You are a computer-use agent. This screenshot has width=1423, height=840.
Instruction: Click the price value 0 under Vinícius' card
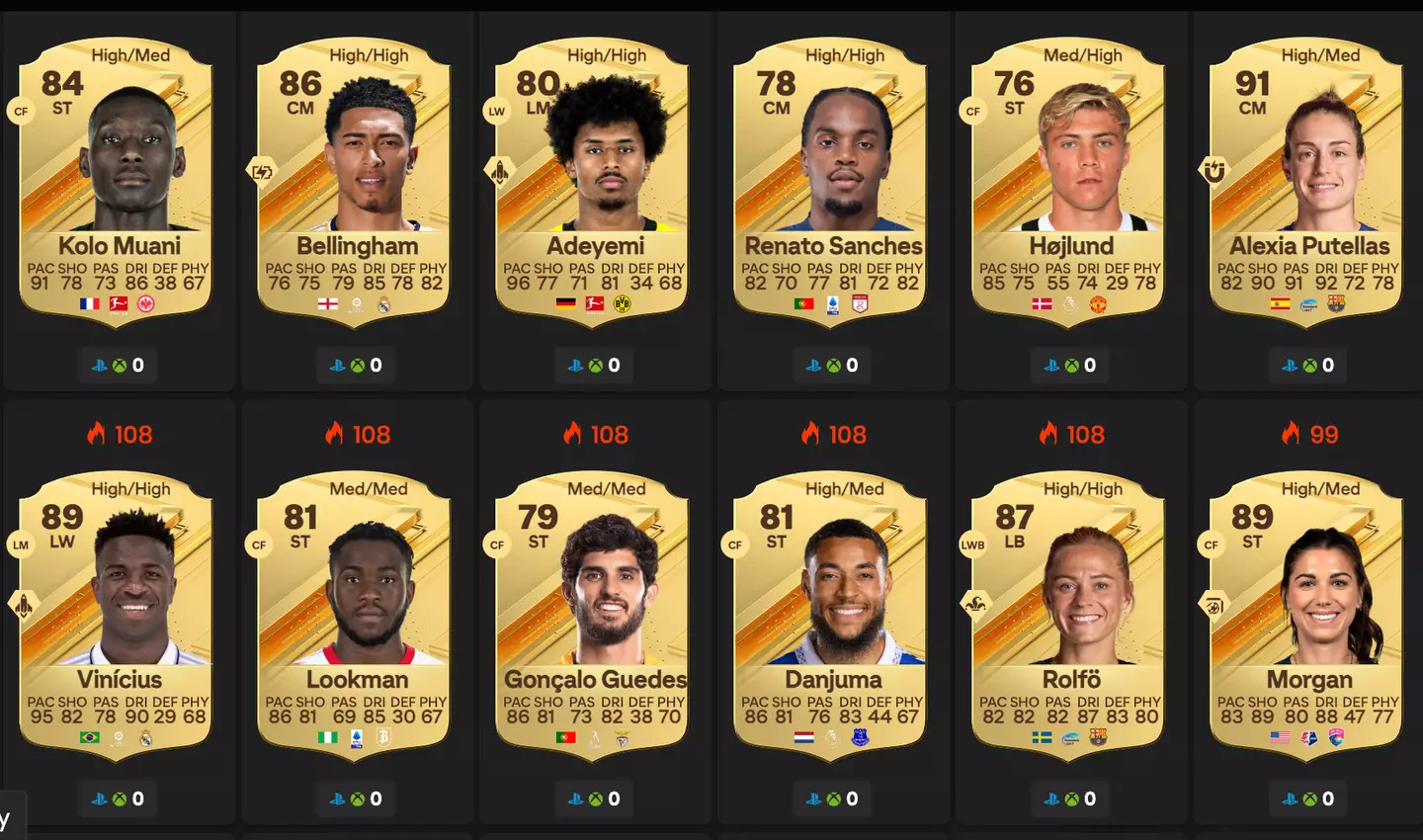137,798
